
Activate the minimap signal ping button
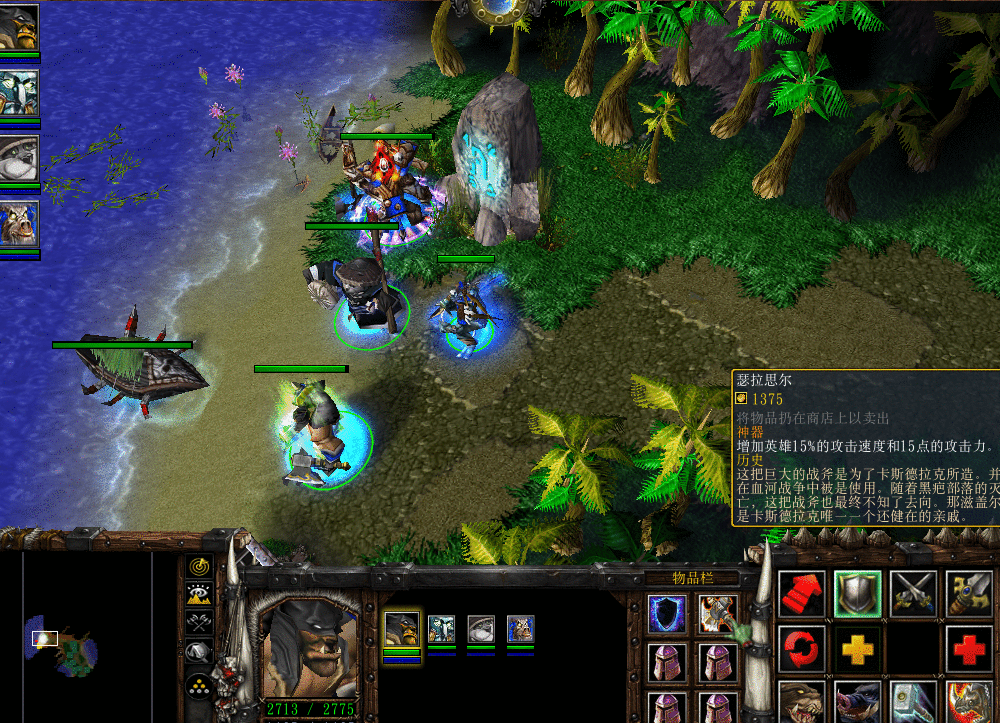tap(199, 568)
